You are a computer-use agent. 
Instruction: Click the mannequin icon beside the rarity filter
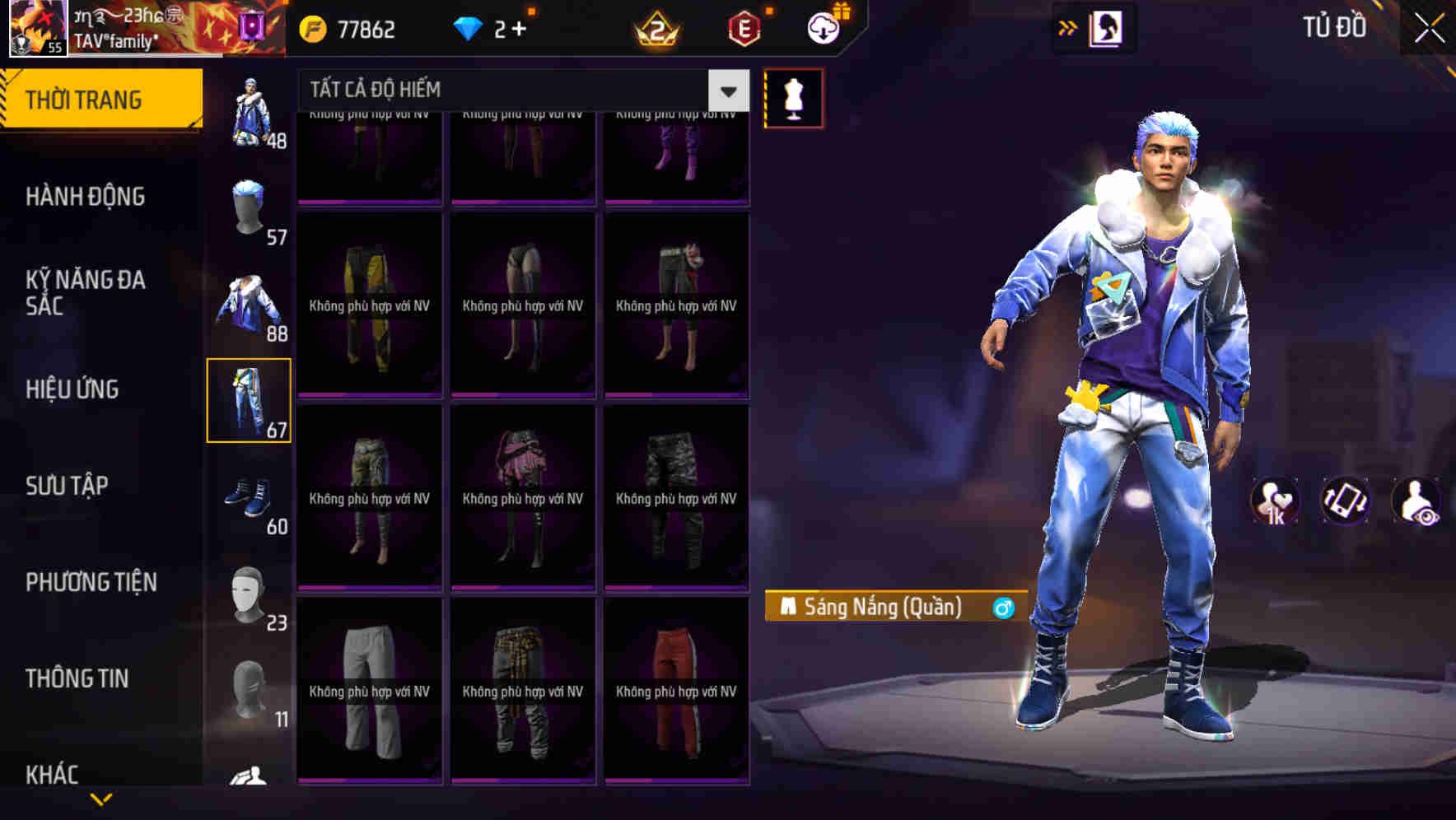coord(793,97)
